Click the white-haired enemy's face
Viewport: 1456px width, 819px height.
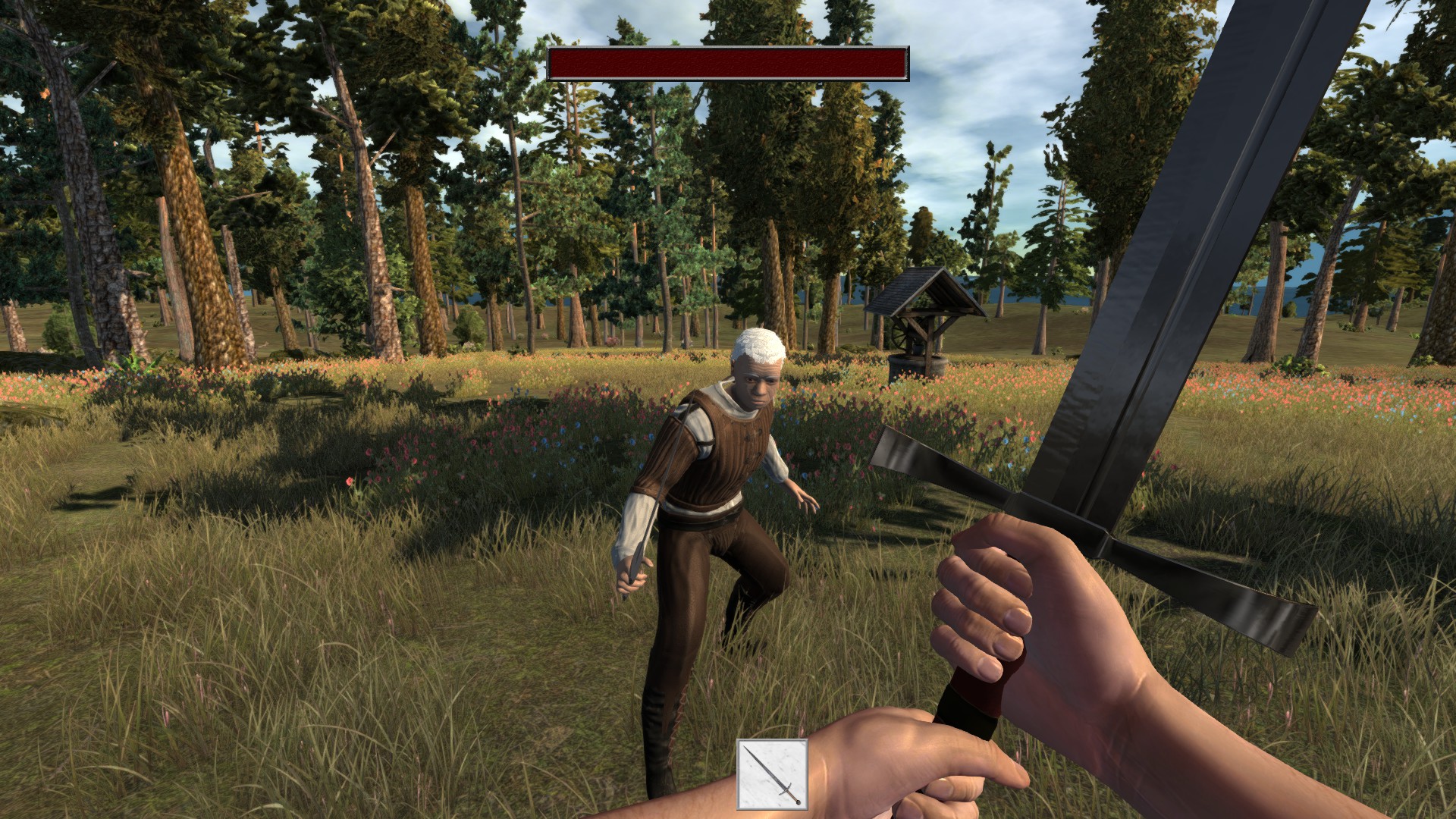pos(758,382)
